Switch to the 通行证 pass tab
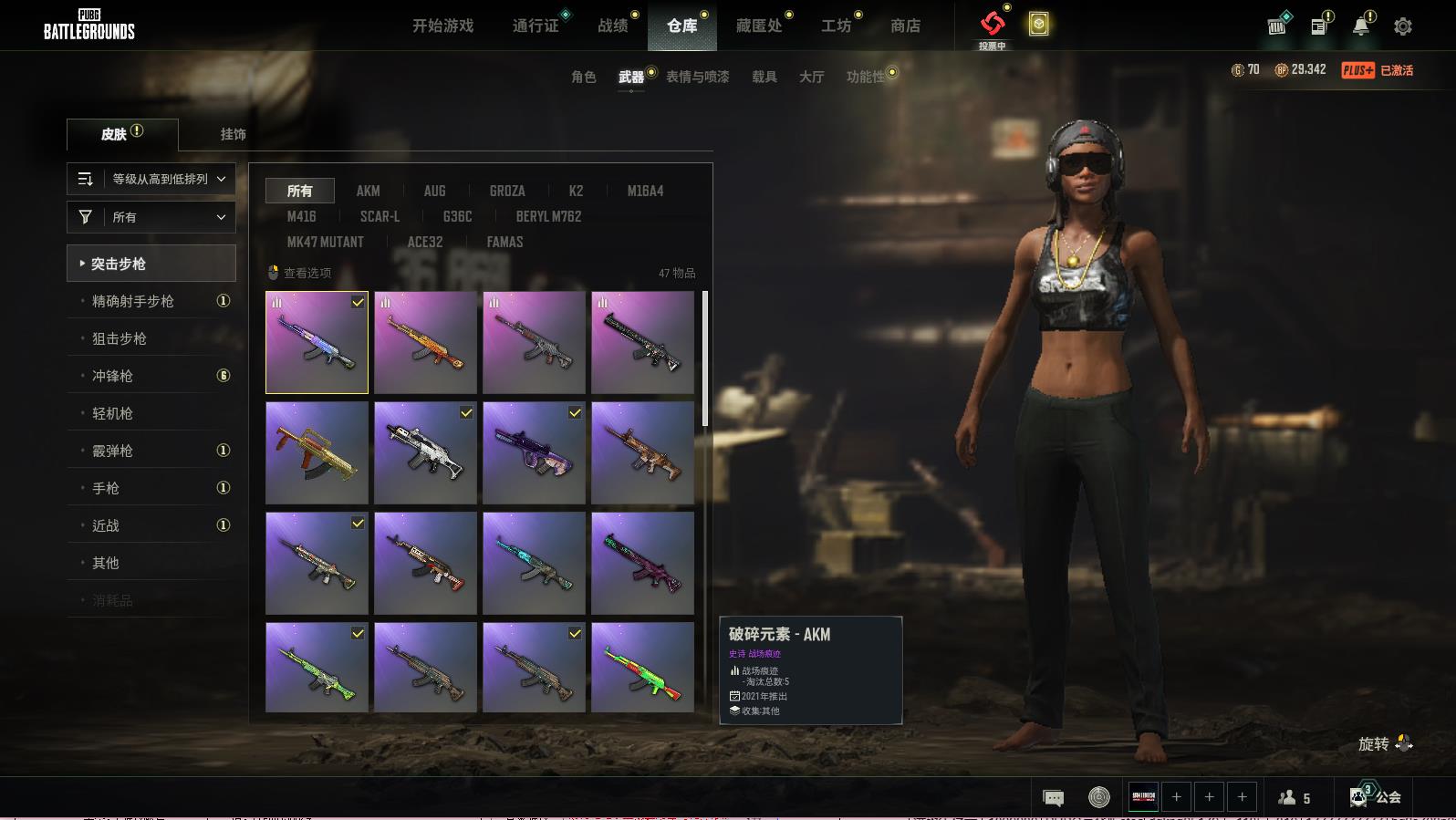Viewport: 1456px width, 820px height. [x=536, y=26]
